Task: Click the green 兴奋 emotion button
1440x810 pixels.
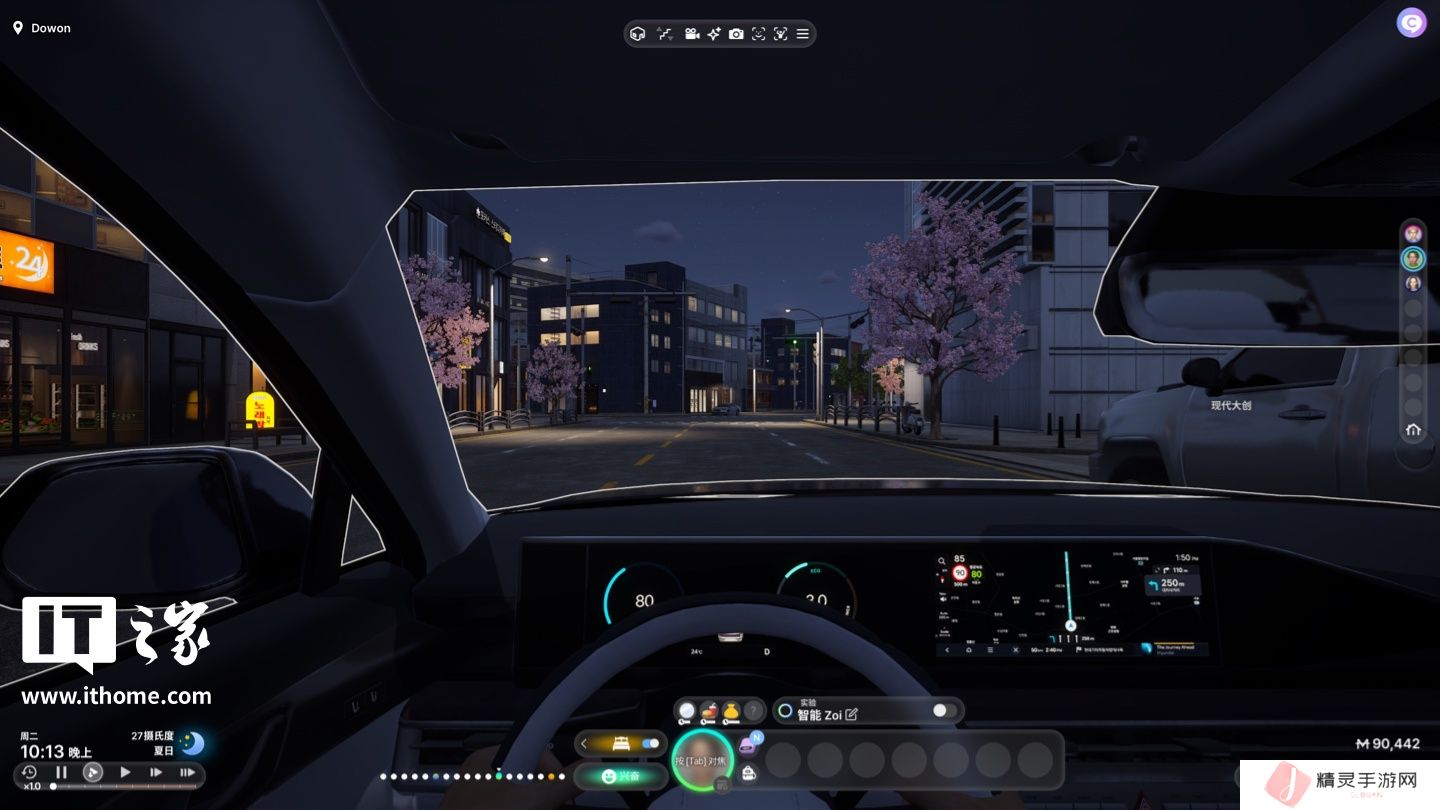Action: pyautogui.click(x=621, y=776)
